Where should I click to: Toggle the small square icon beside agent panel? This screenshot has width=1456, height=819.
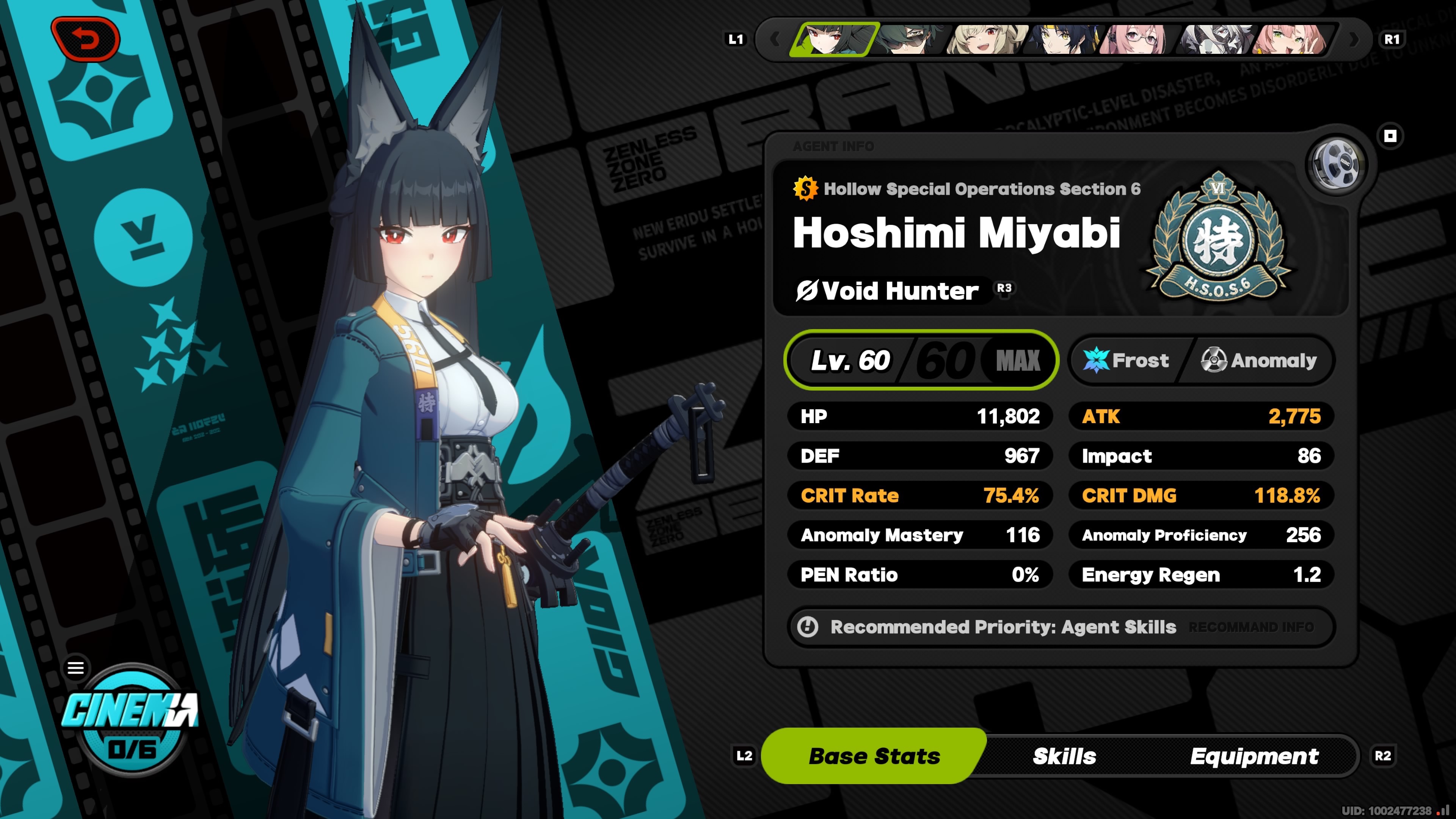pos(1390,136)
